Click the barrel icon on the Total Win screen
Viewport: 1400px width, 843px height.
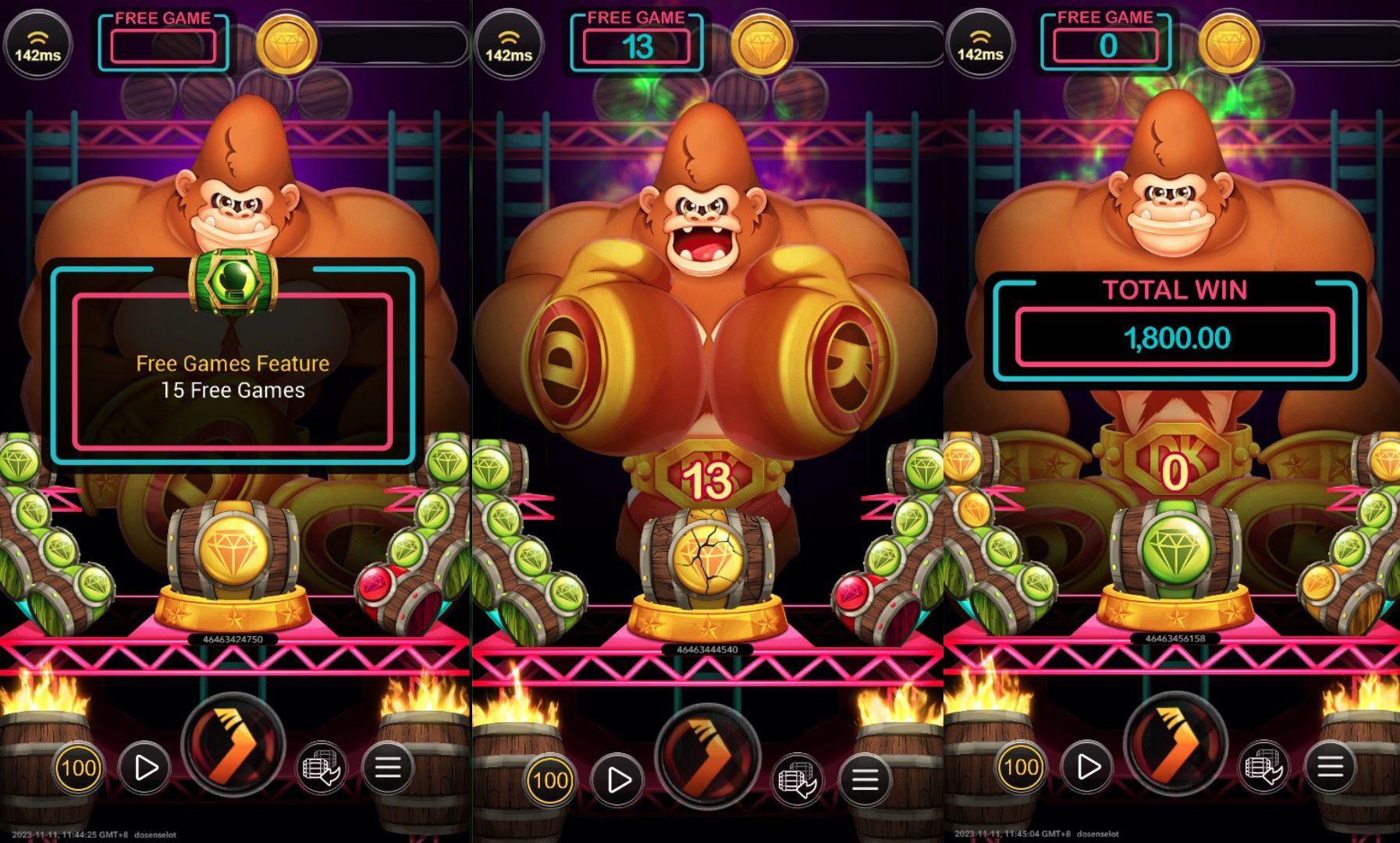click(x=1262, y=768)
